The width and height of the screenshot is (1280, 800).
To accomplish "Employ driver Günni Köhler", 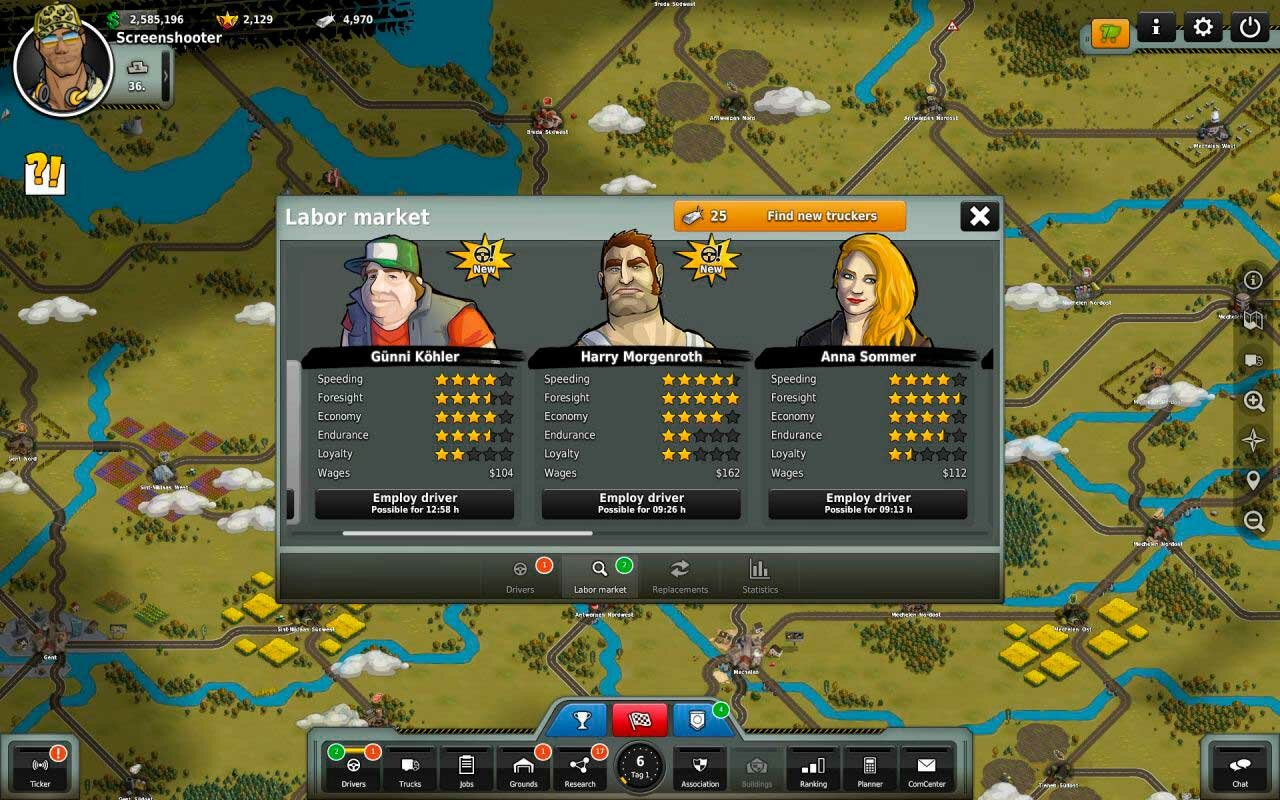I will point(415,503).
